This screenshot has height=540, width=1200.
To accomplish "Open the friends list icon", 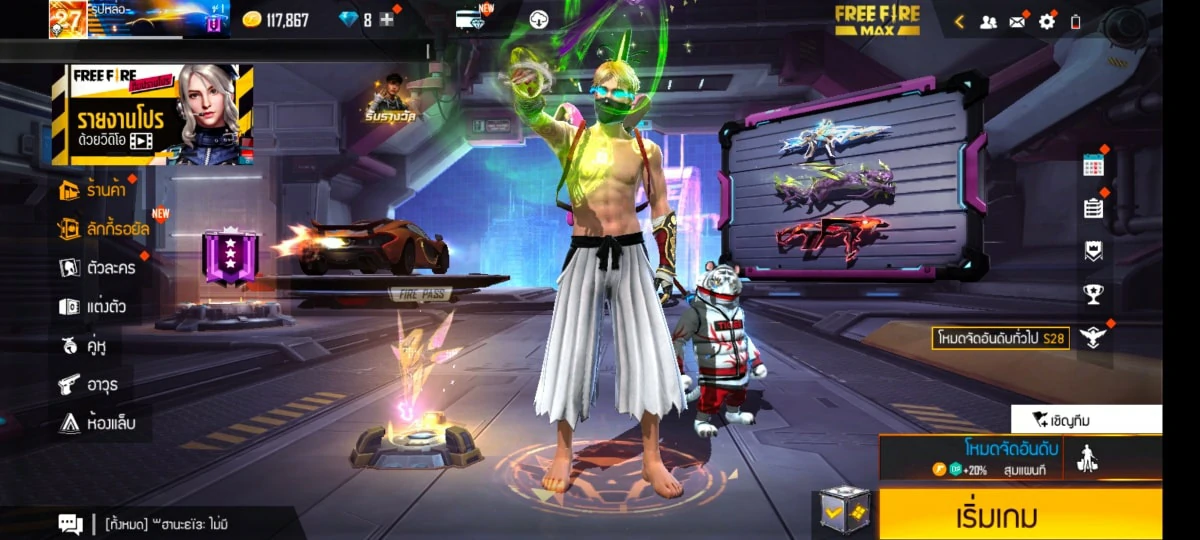I will tap(988, 21).
